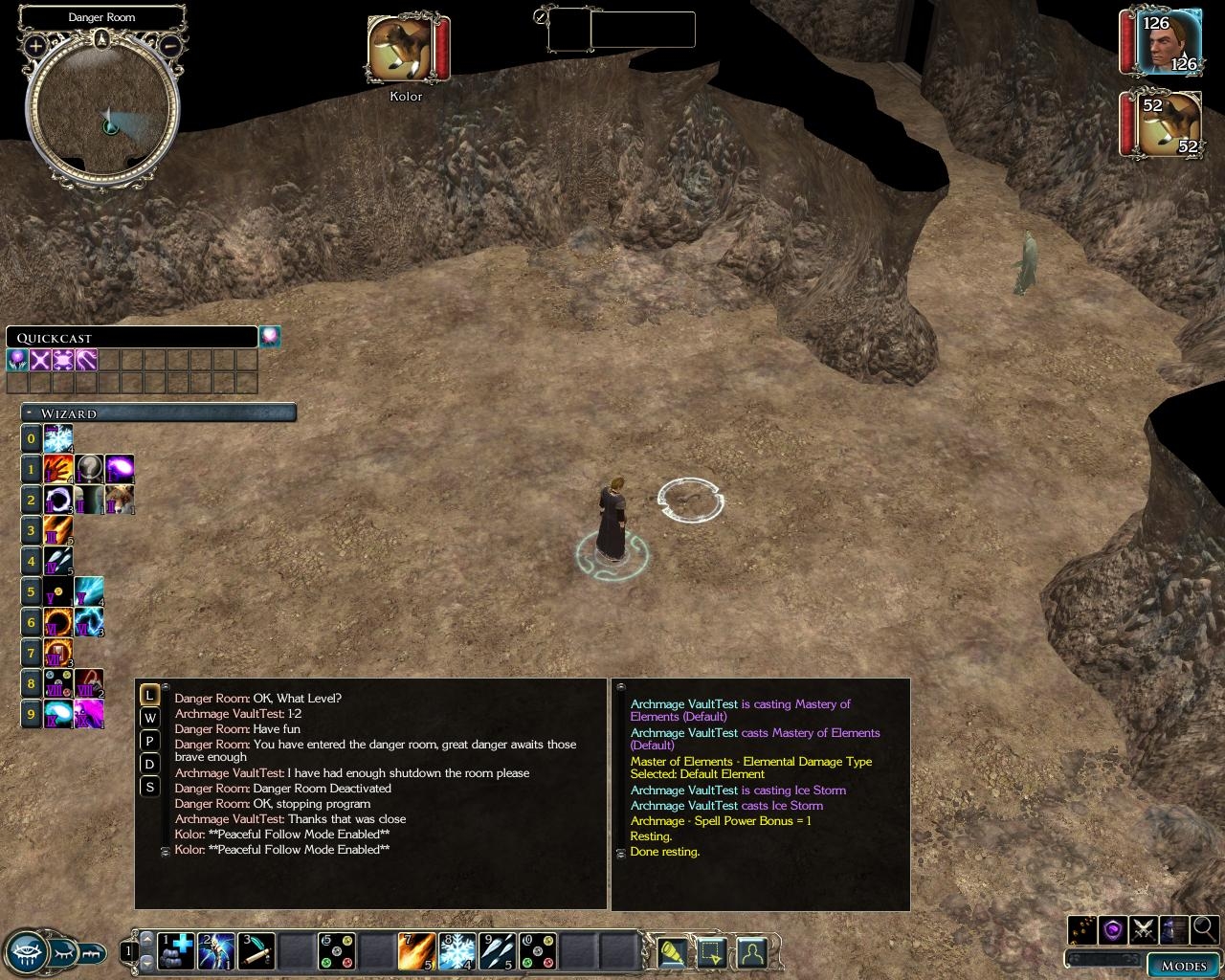Image resolution: width=1225 pixels, height=980 pixels.
Task: Use hotbar slot 1 blue cross ability
Action: (x=177, y=951)
